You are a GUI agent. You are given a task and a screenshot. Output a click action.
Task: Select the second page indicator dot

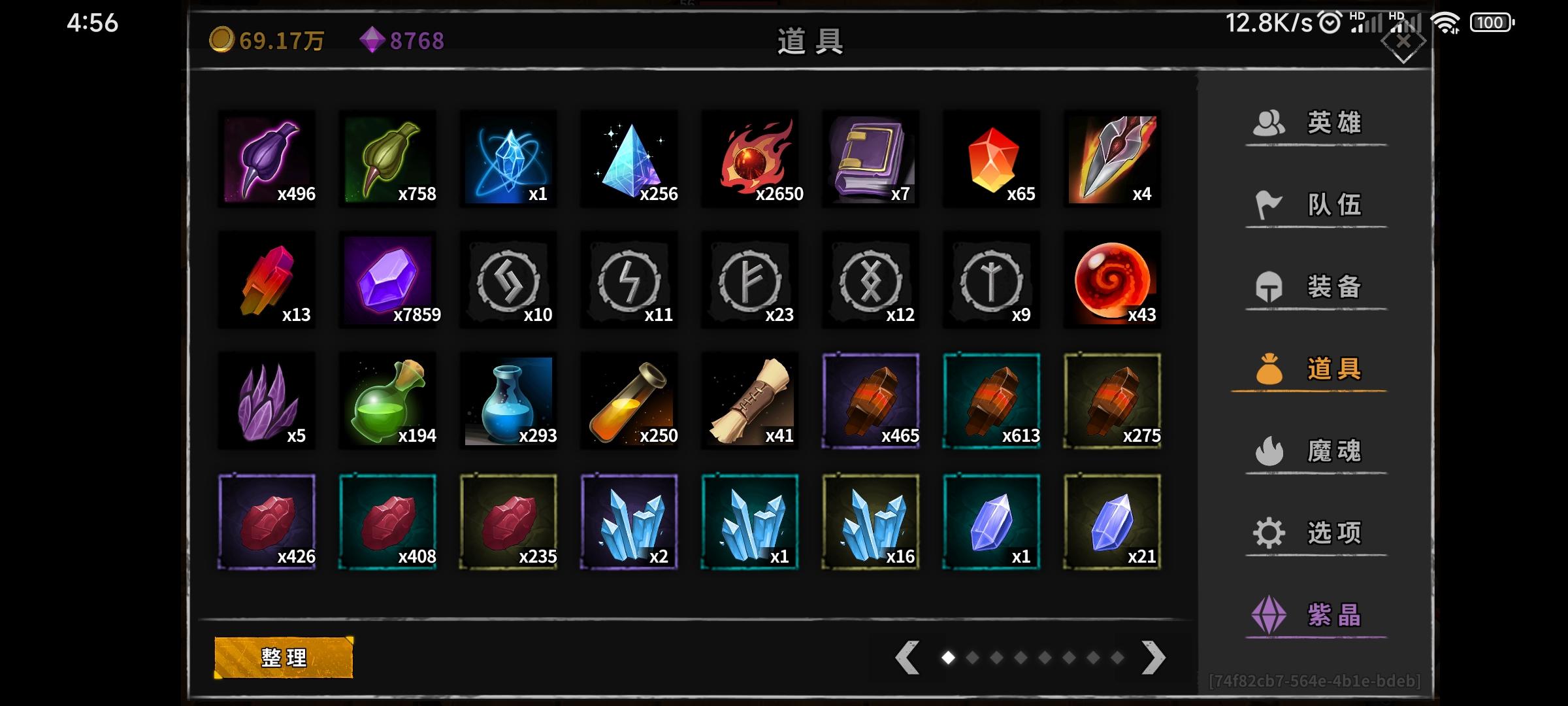pos(972,657)
